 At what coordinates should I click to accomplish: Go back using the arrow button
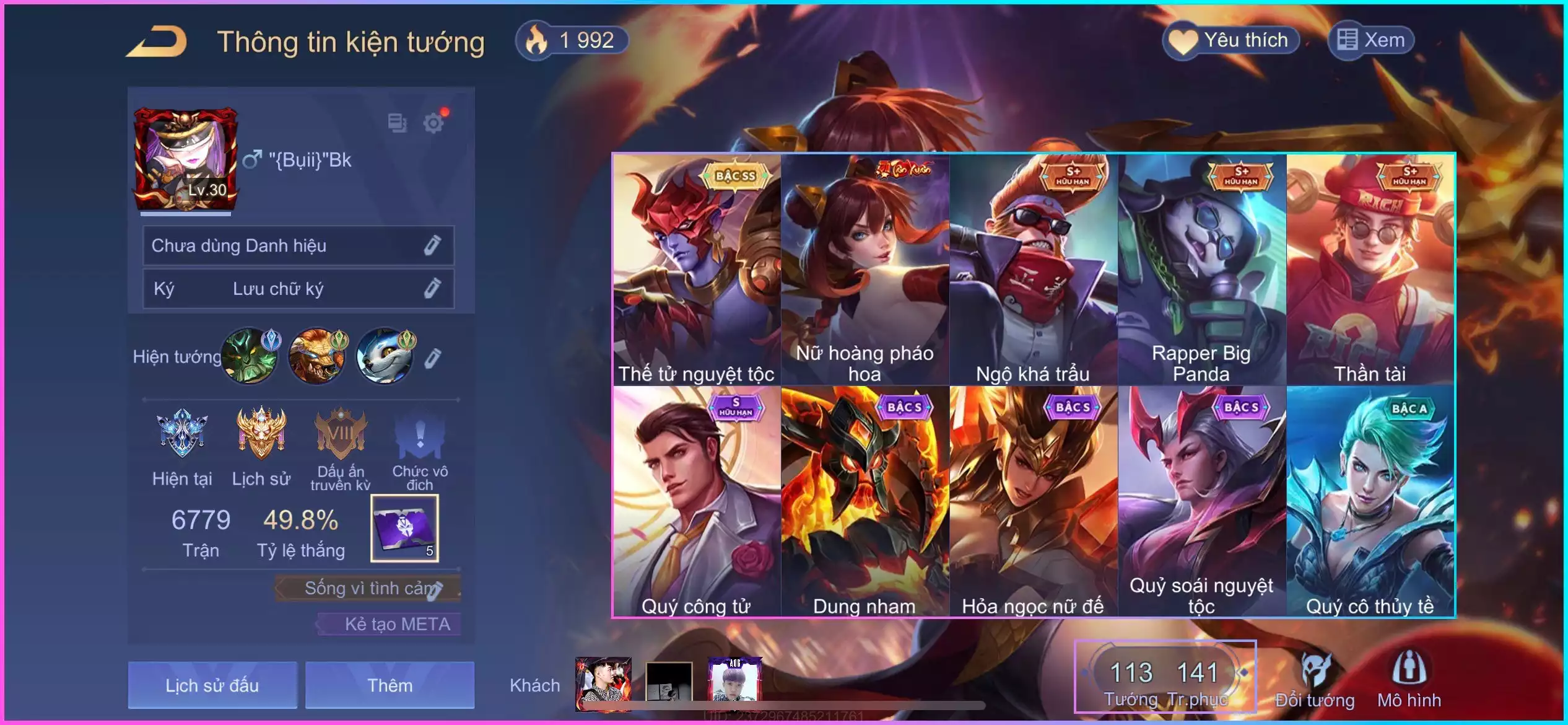[157, 42]
